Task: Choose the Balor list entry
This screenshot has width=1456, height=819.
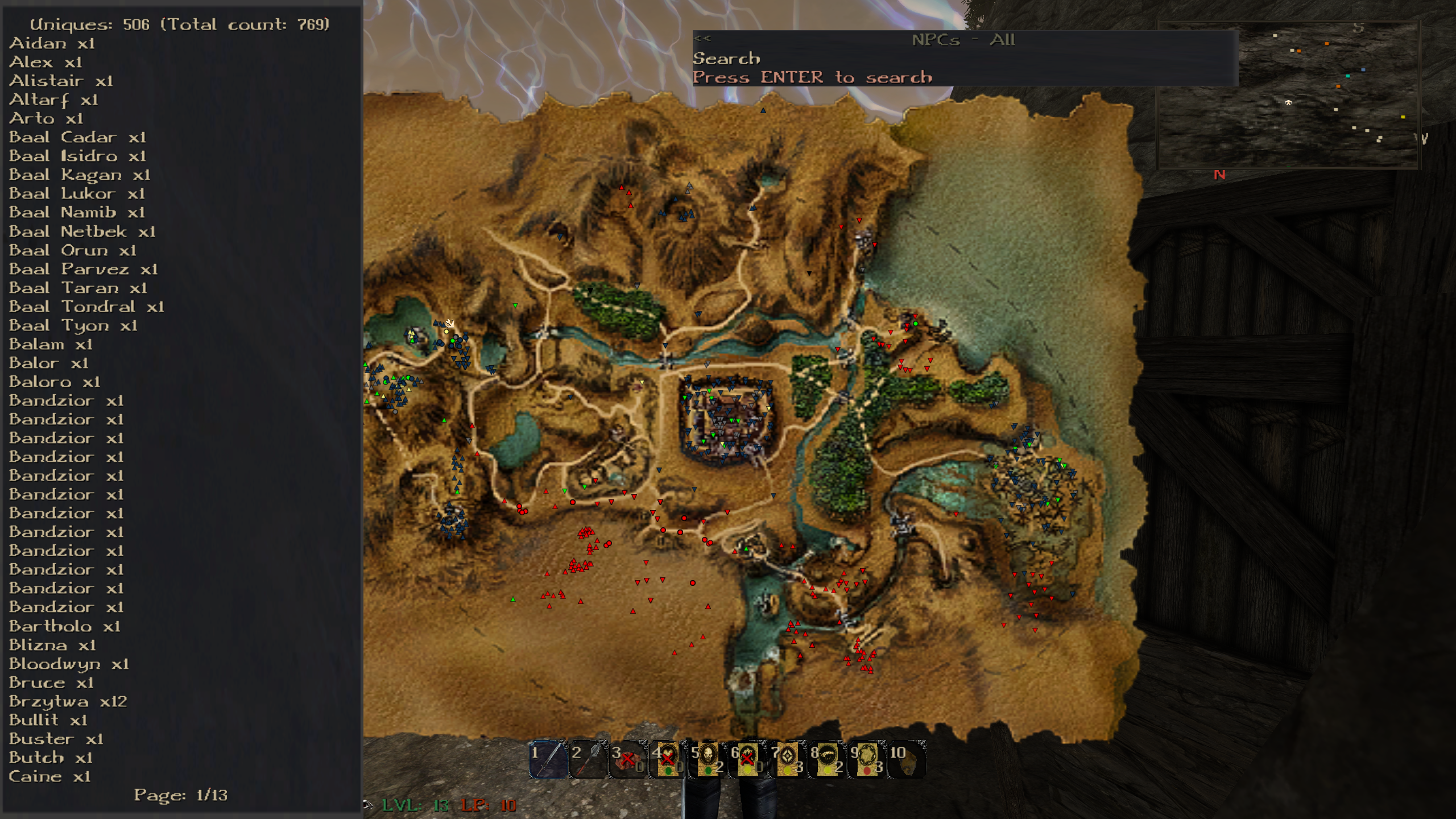Action: [48, 363]
